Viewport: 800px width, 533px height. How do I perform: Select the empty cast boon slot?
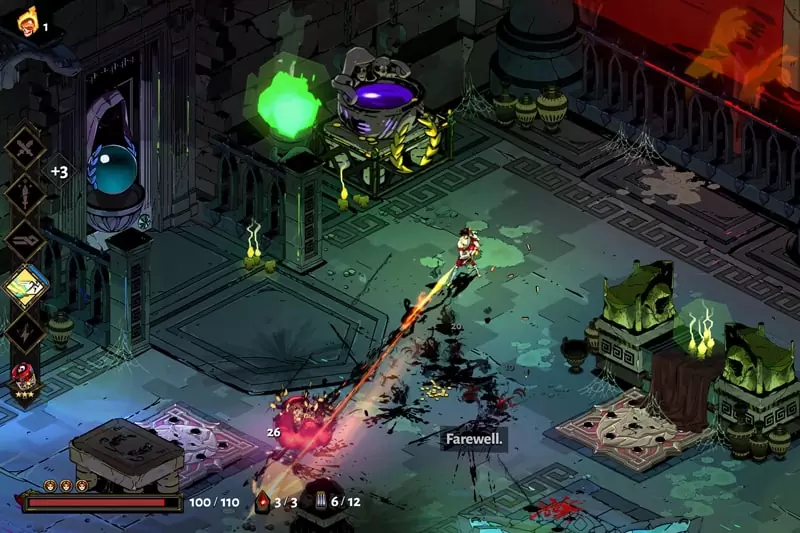click(26, 241)
